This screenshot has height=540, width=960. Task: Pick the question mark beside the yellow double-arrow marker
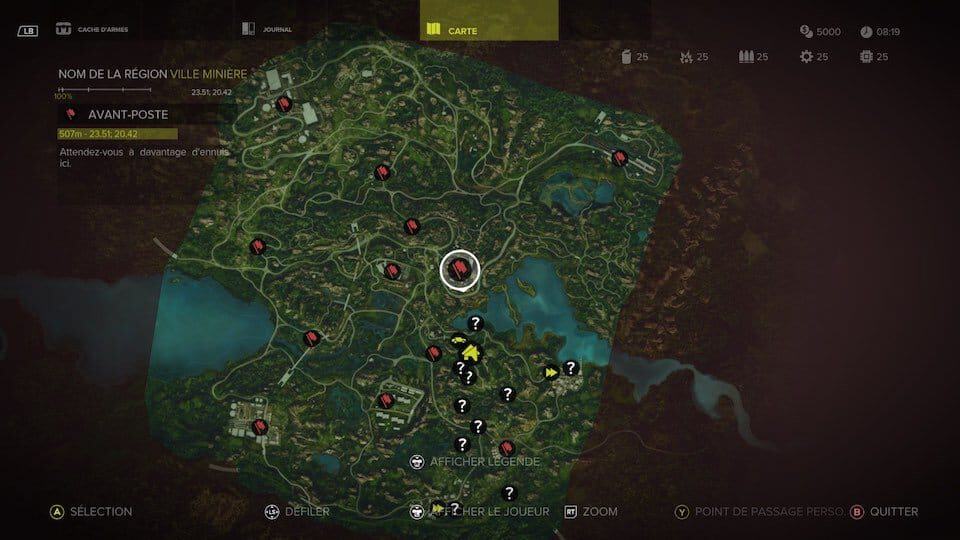tap(571, 367)
